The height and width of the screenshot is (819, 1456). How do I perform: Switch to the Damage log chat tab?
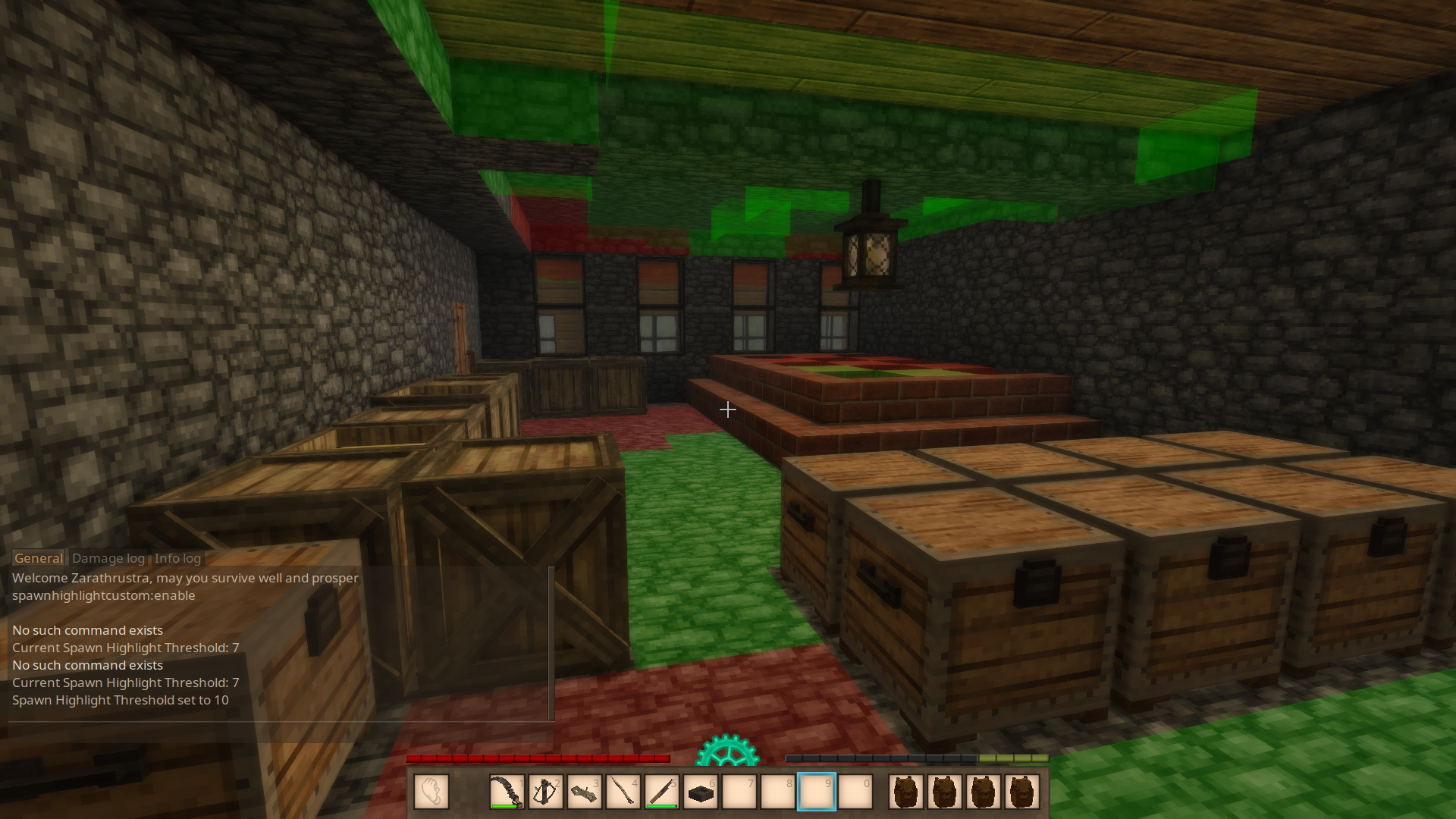click(108, 558)
